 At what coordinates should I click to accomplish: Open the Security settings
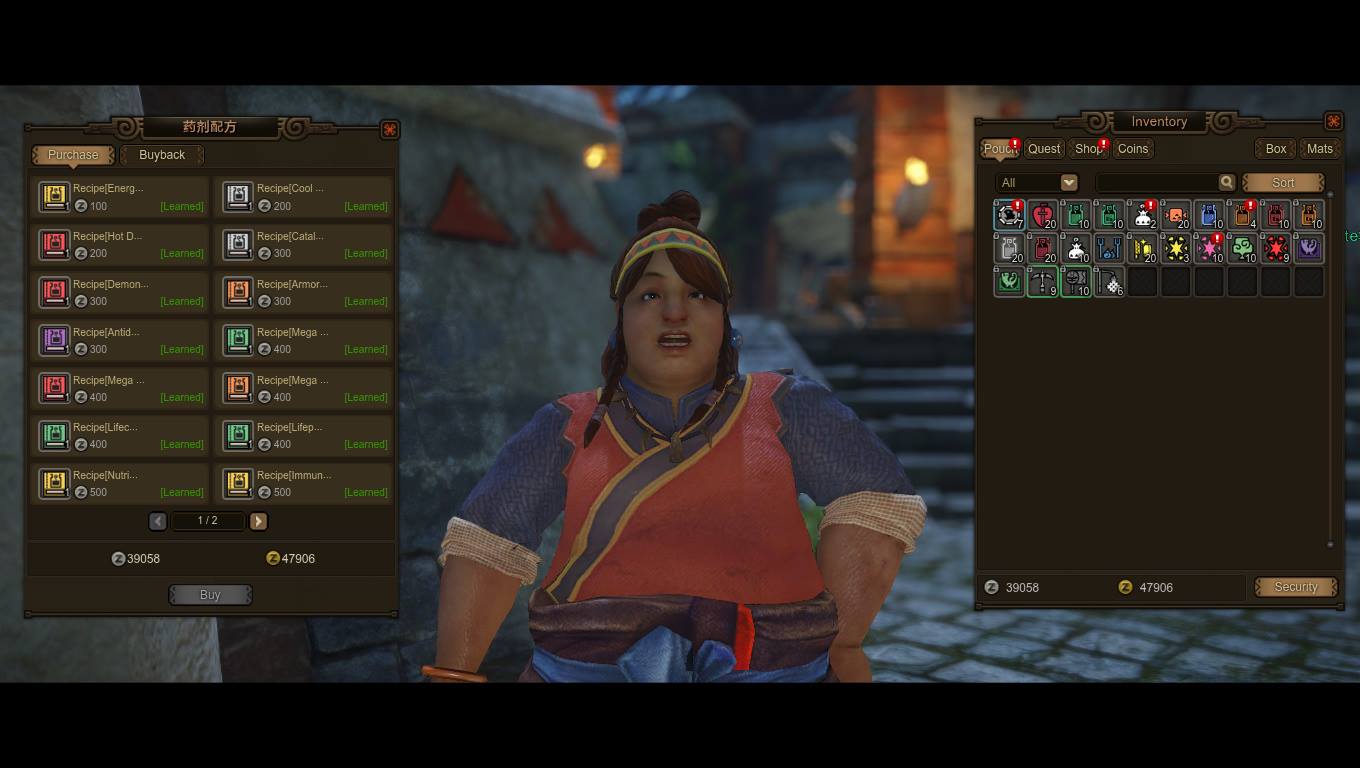tap(1296, 587)
